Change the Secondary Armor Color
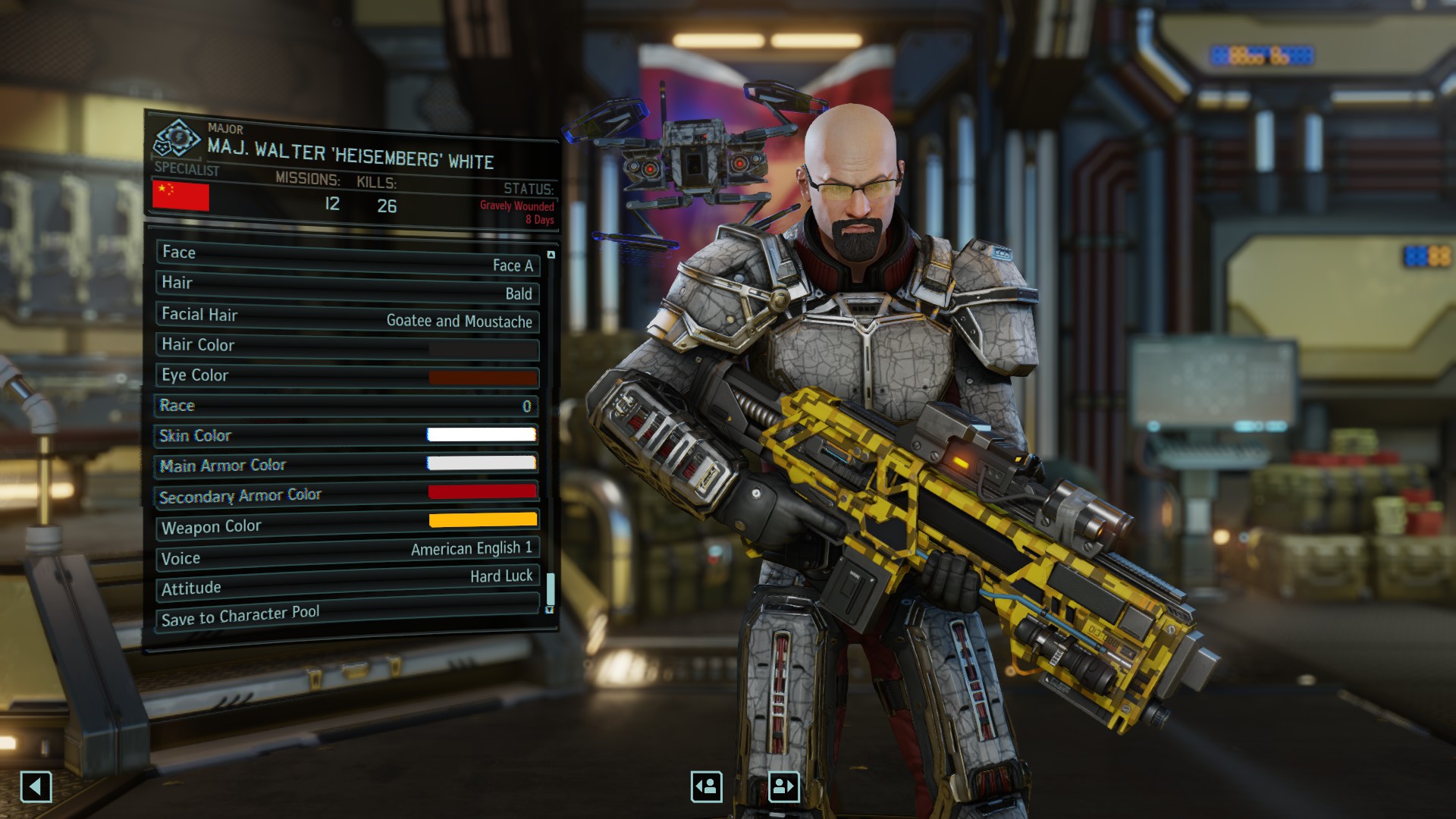Screen dimensions: 1456x819 pos(347,494)
